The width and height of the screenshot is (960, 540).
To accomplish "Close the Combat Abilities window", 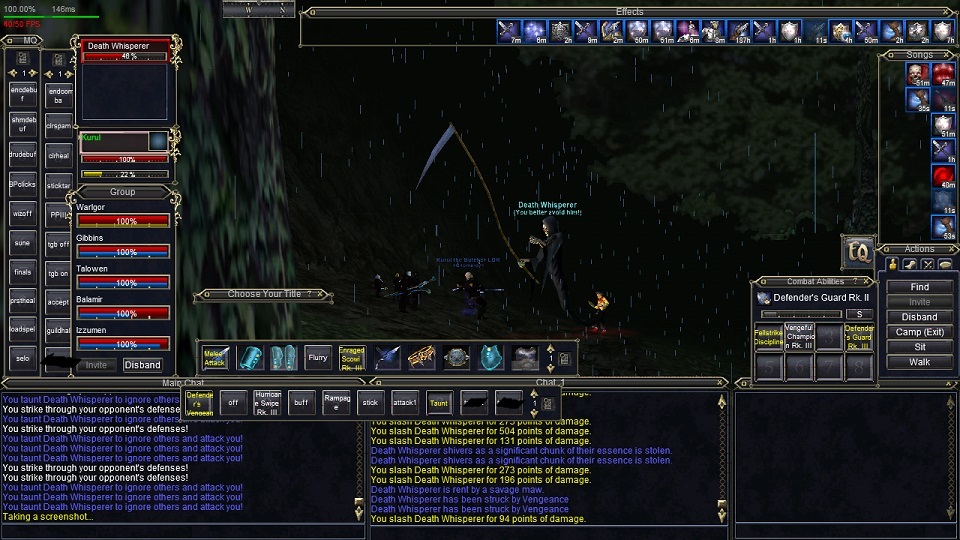I will [866, 282].
